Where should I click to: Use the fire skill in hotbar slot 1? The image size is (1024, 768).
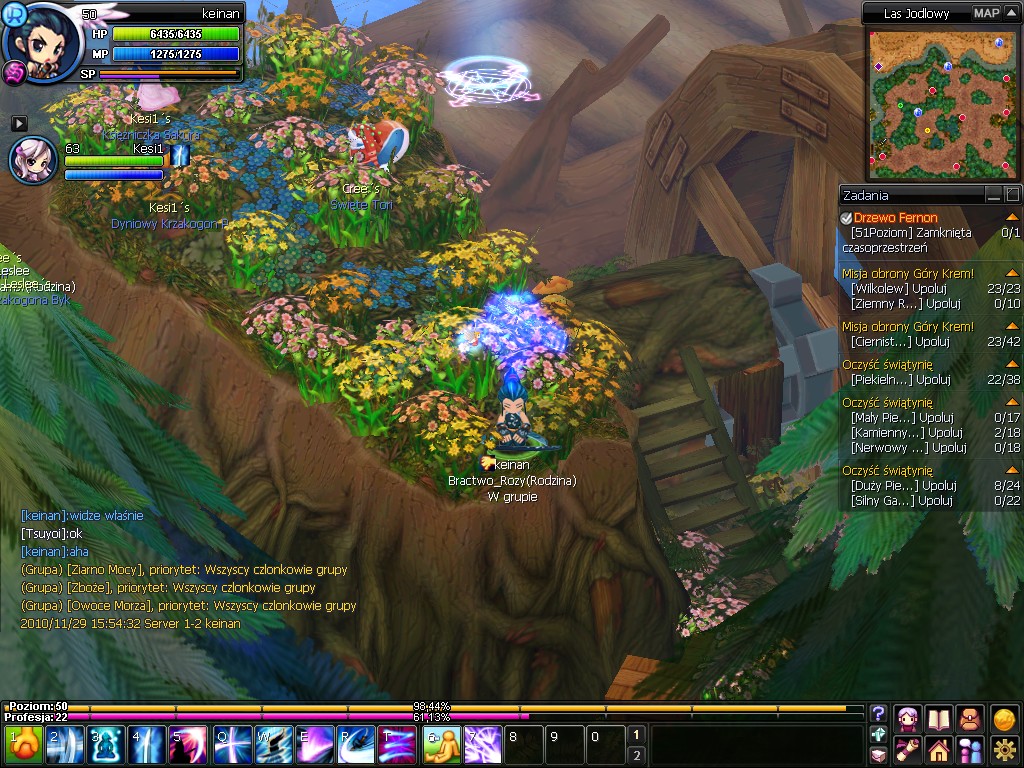[x=24, y=745]
